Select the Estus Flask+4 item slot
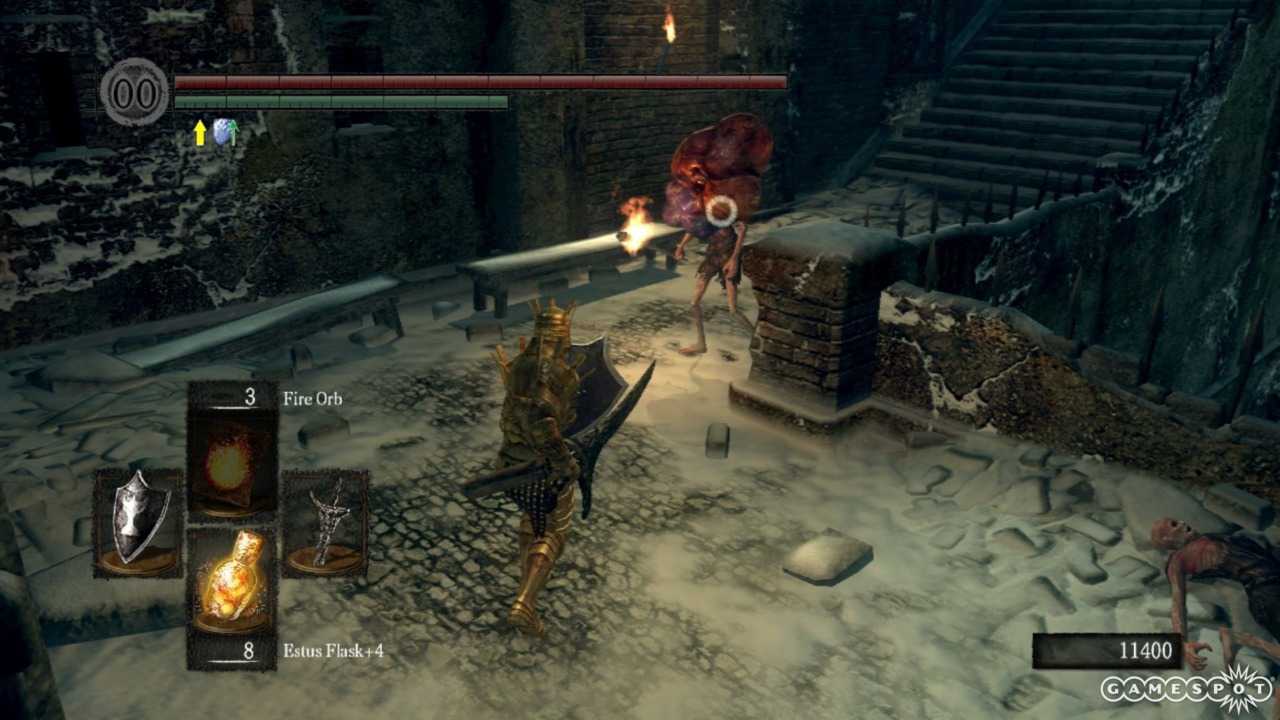This screenshot has width=1280, height=720. pyautogui.click(x=232, y=580)
